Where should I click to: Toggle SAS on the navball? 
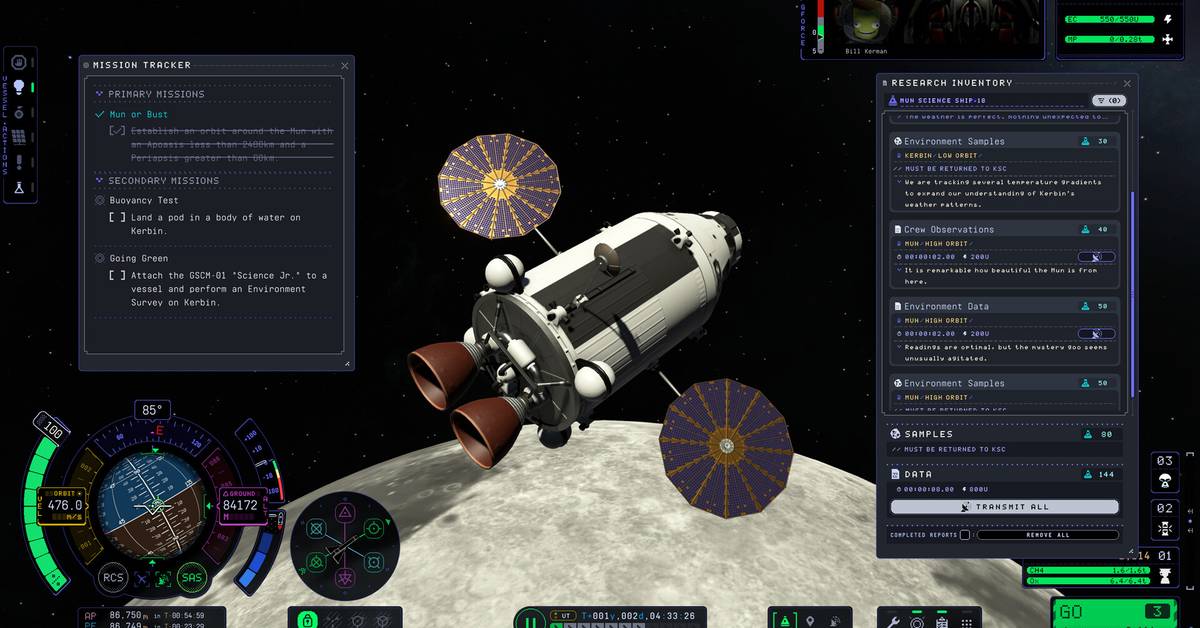191,577
